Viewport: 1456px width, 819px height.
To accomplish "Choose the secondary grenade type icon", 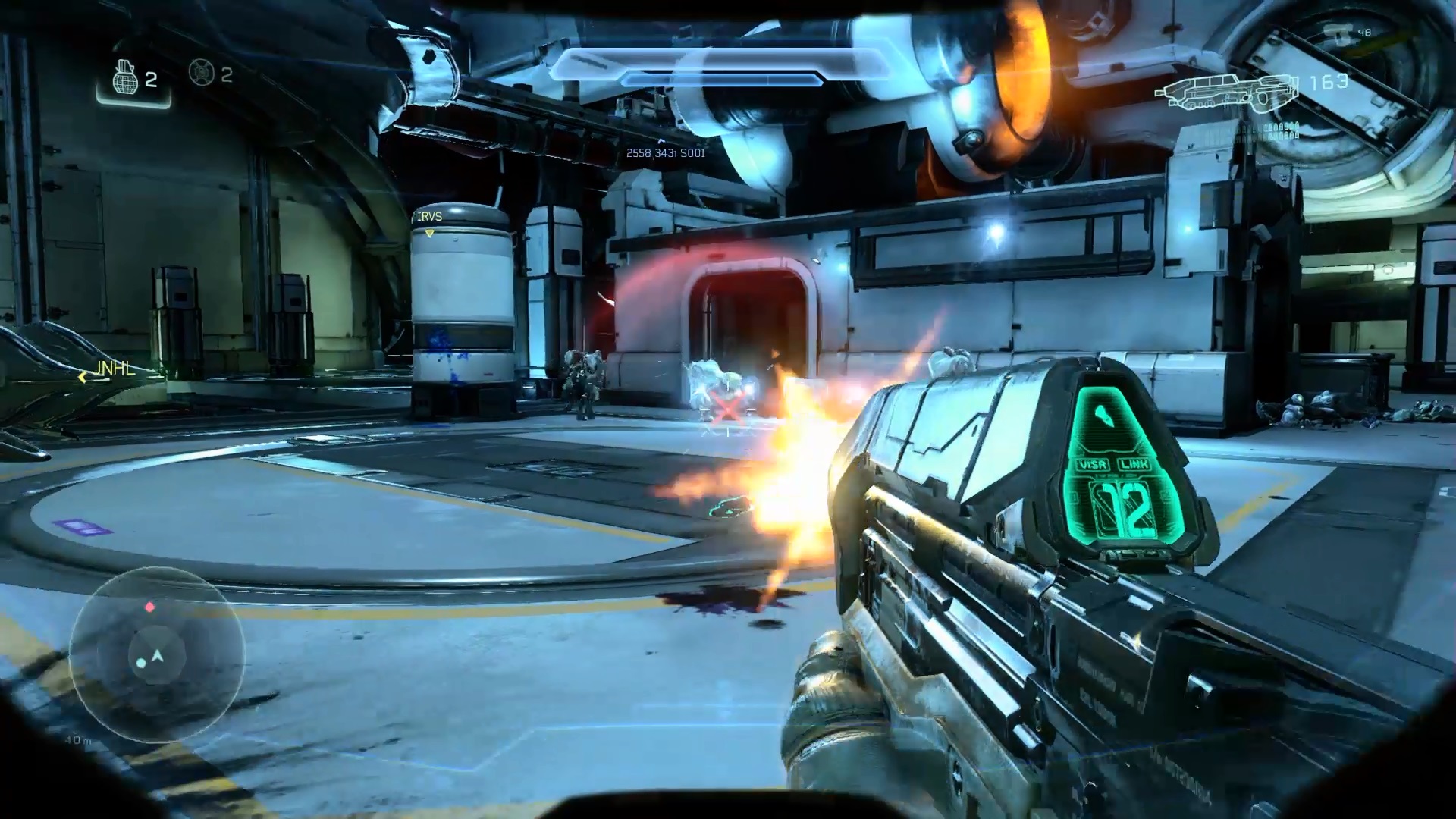I will [201, 73].
